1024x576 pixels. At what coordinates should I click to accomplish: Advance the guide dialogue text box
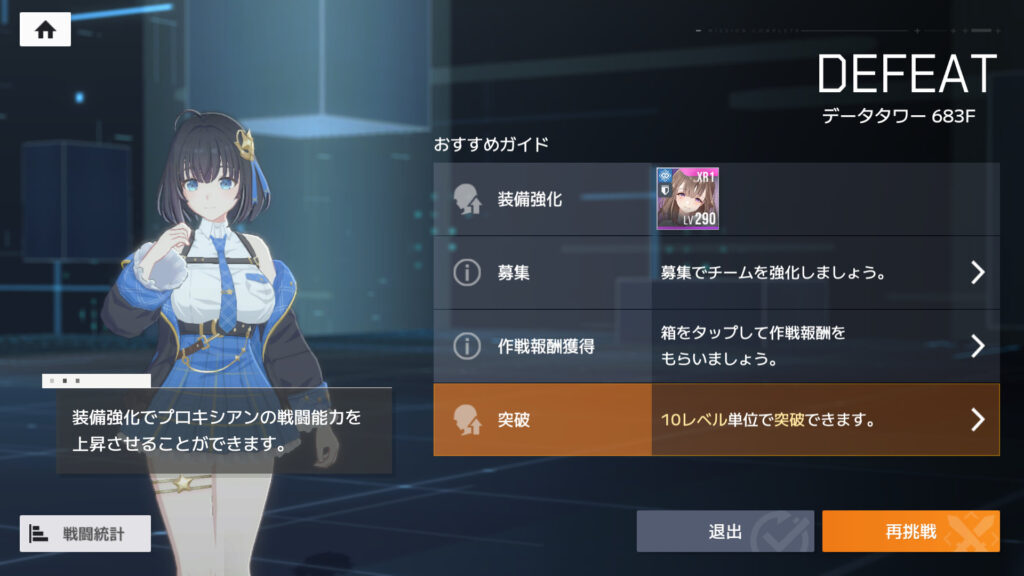pyautogui.click(x=216, y=430)
